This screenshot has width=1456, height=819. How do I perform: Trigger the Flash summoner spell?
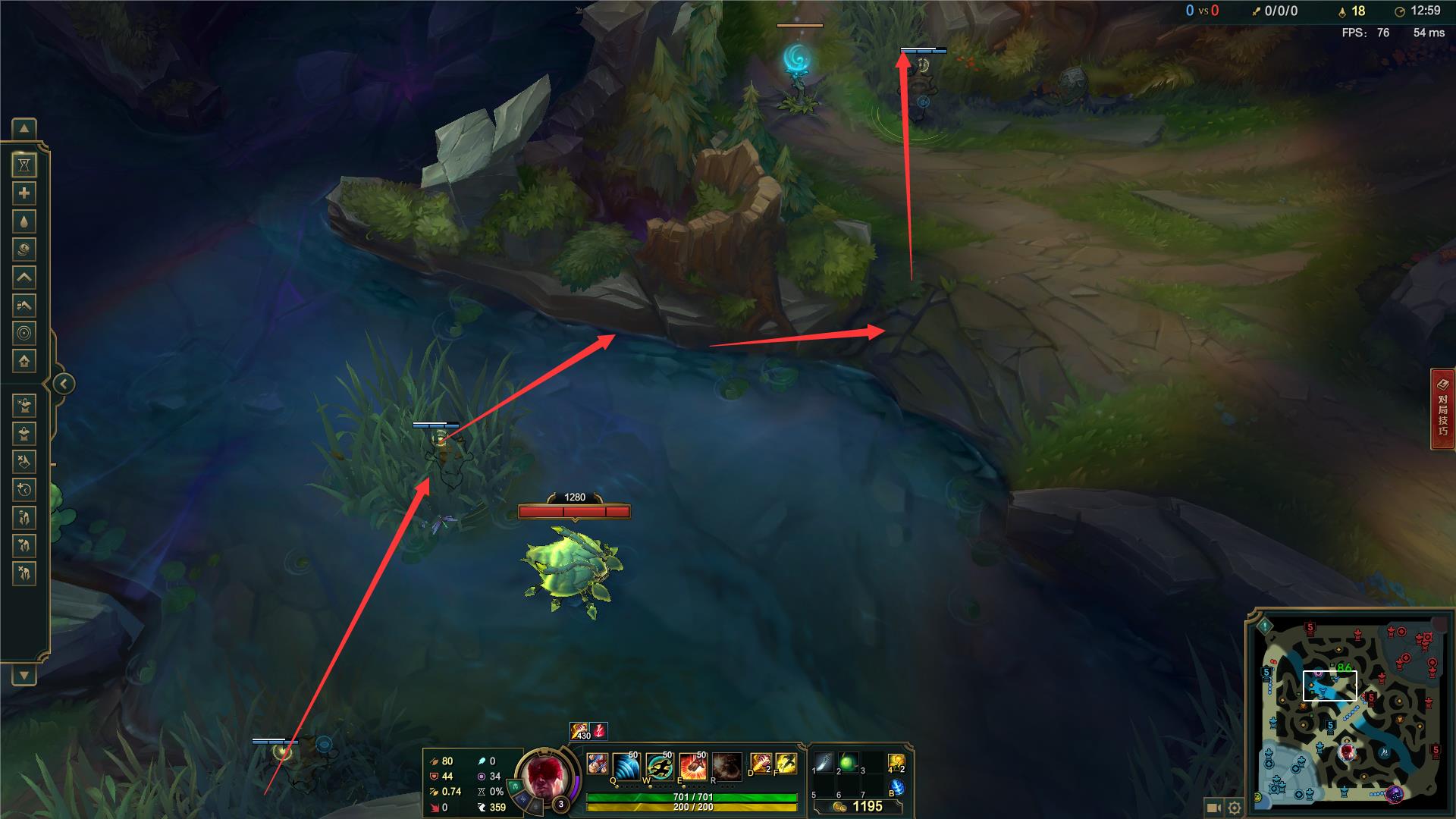point(786,764)
